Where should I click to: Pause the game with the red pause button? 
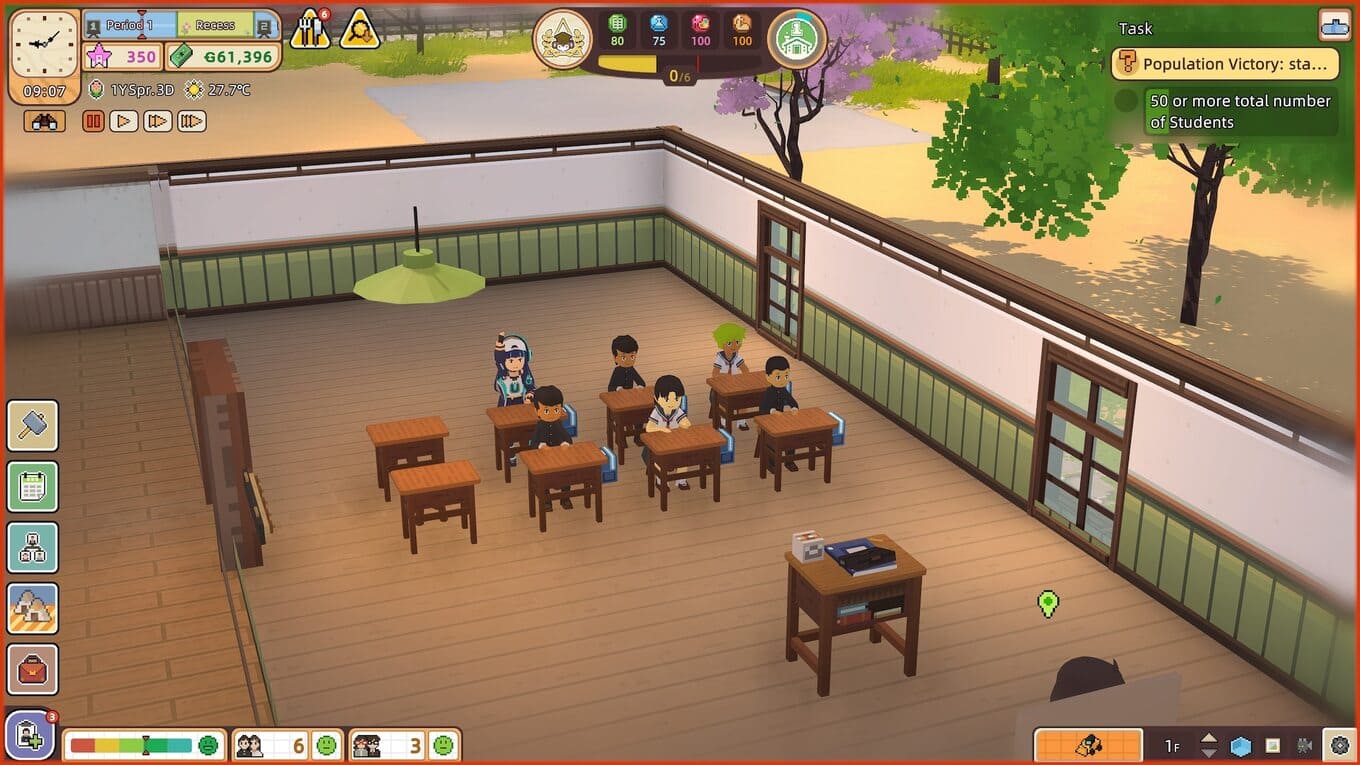(93, 121)
